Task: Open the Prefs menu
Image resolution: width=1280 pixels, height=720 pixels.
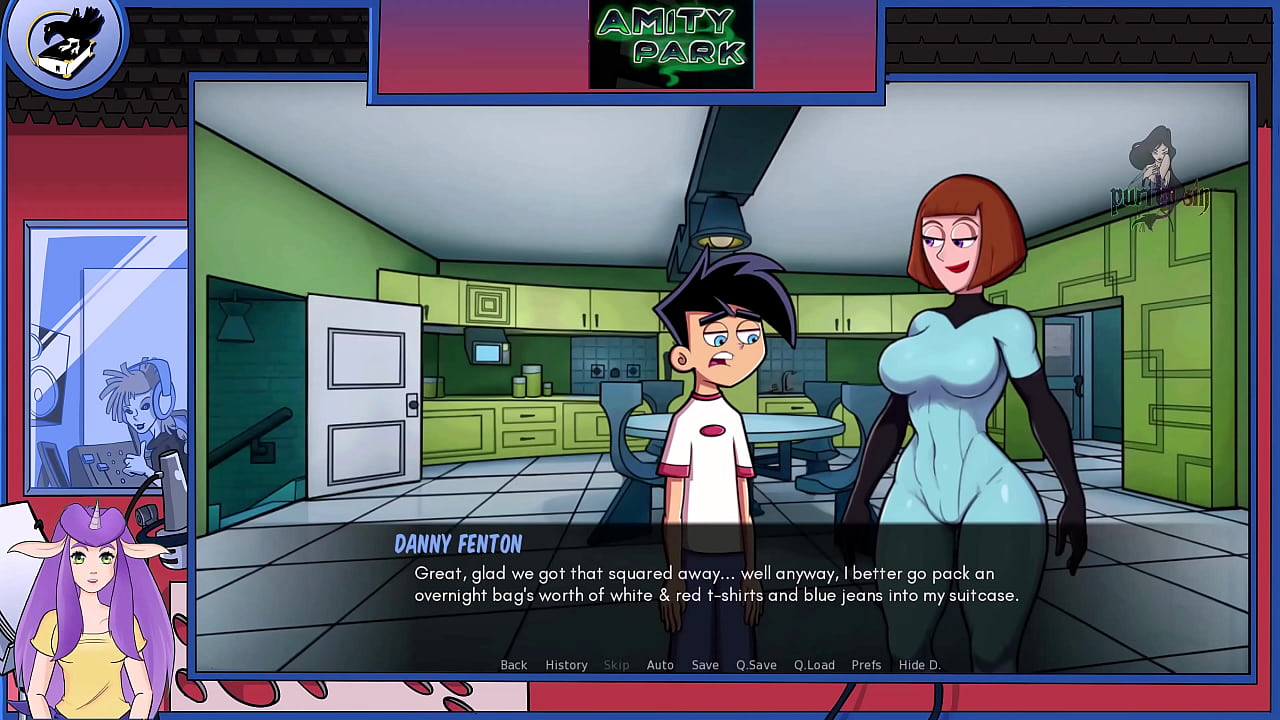Action: 866,664
